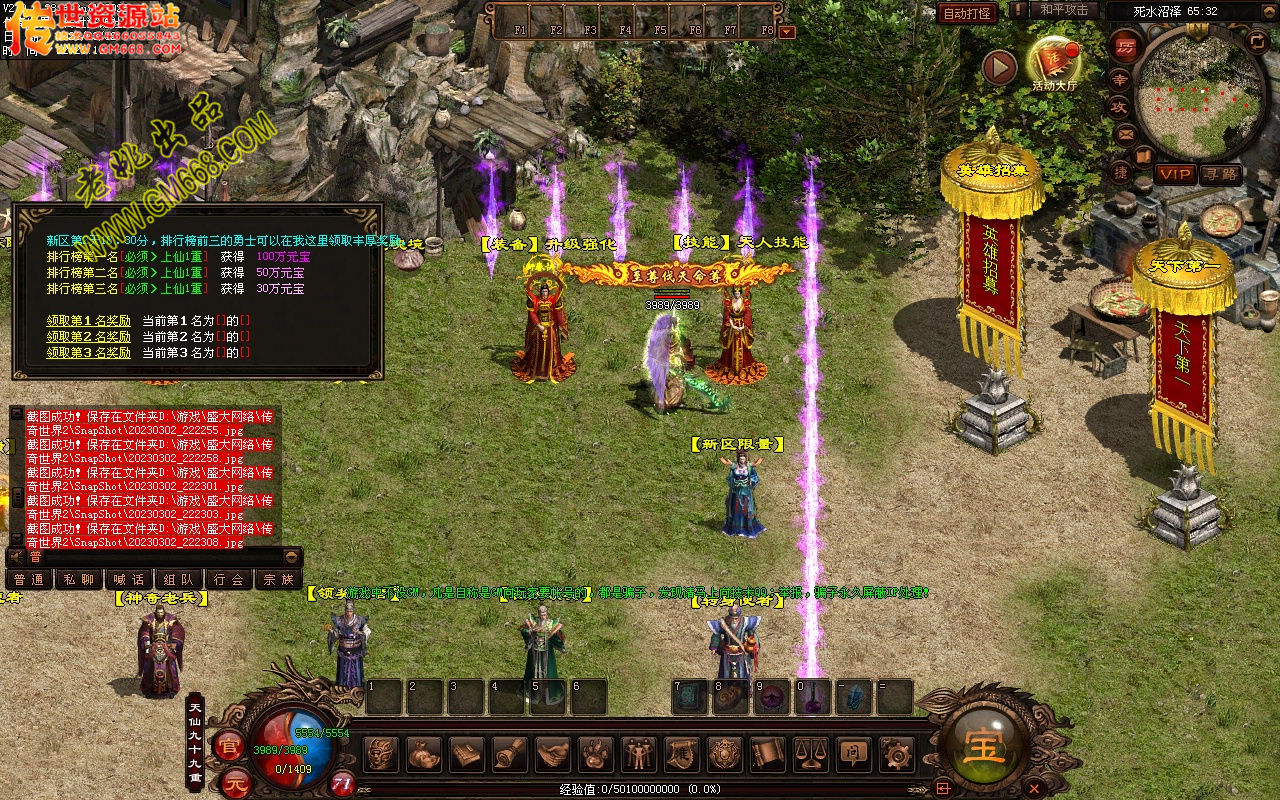1280x800 pixels.
Task: Open the VIP panel
Action: (1175, 174)
